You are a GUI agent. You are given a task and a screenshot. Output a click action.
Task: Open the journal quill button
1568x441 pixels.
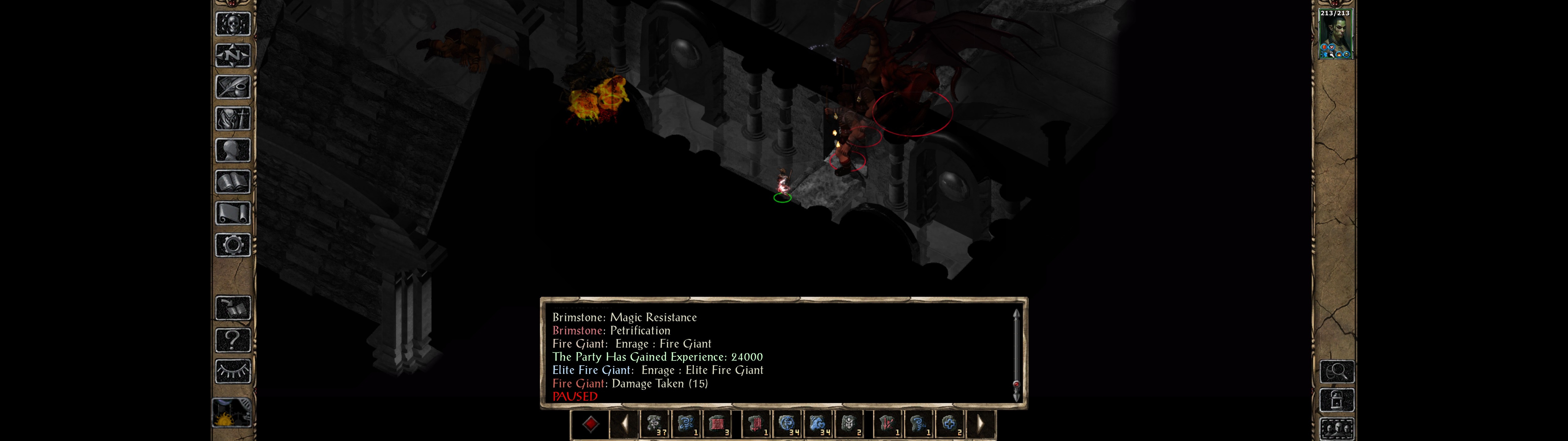(232, 88)
